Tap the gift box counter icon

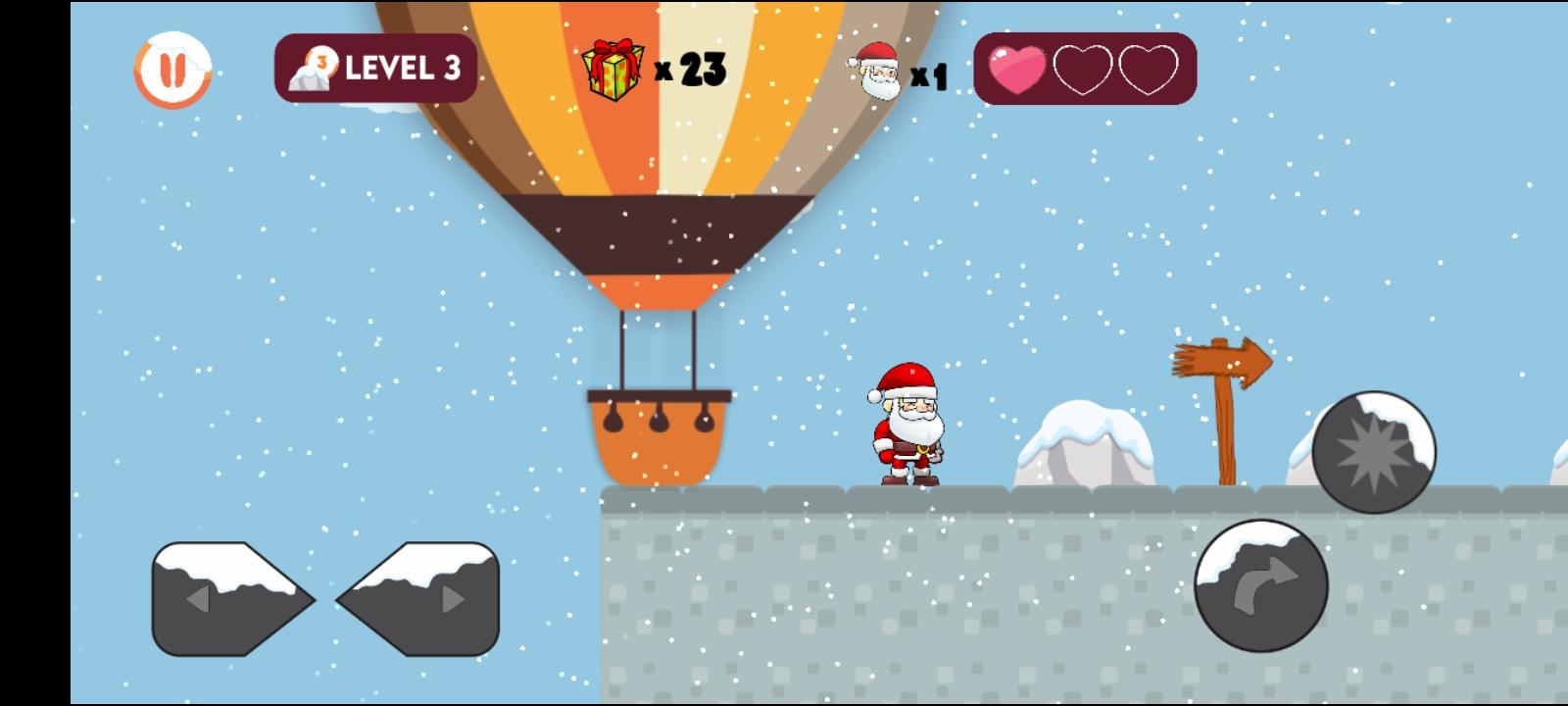(611, 68)
